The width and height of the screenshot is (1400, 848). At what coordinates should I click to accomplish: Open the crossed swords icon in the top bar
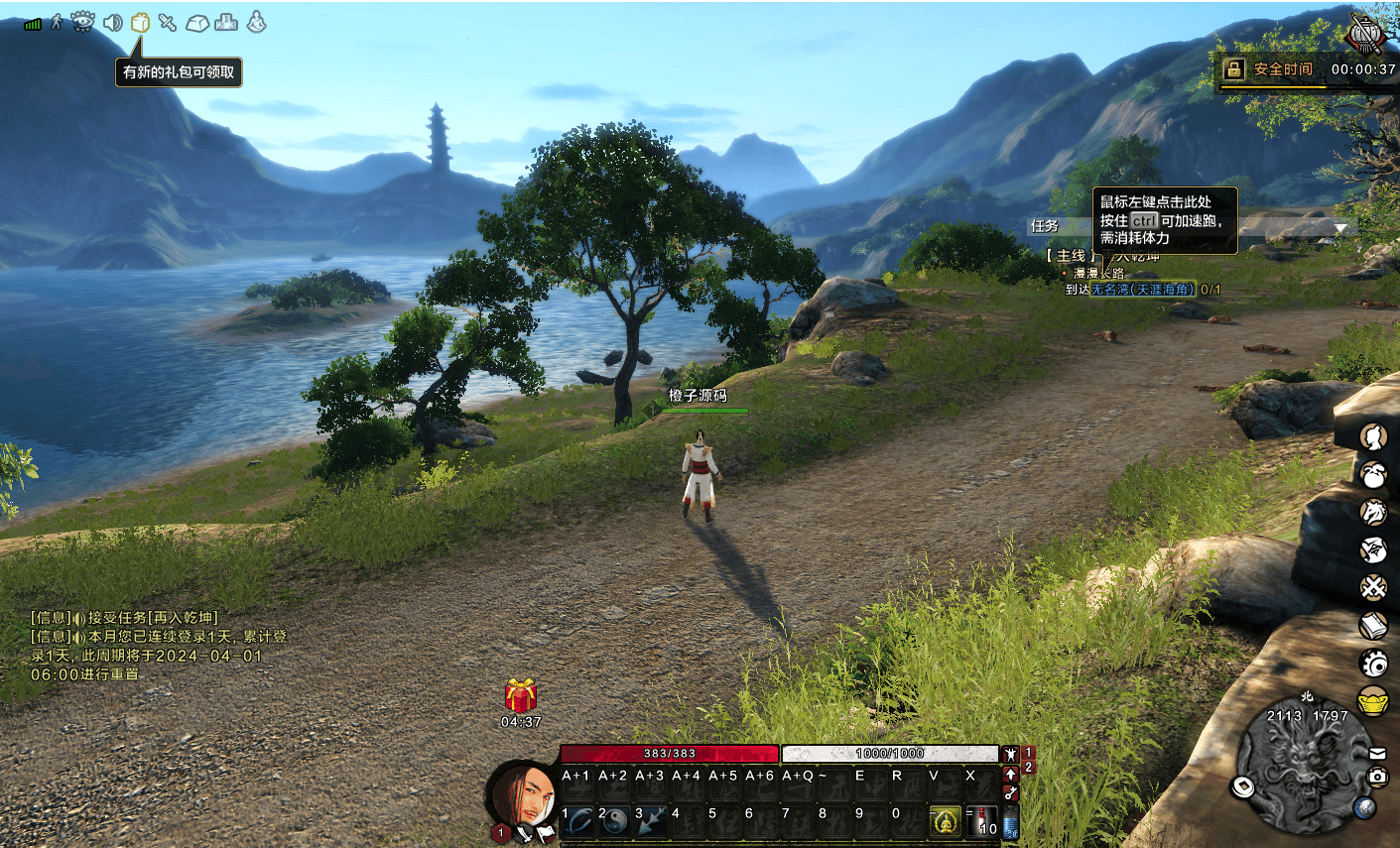tap(168, 22)
